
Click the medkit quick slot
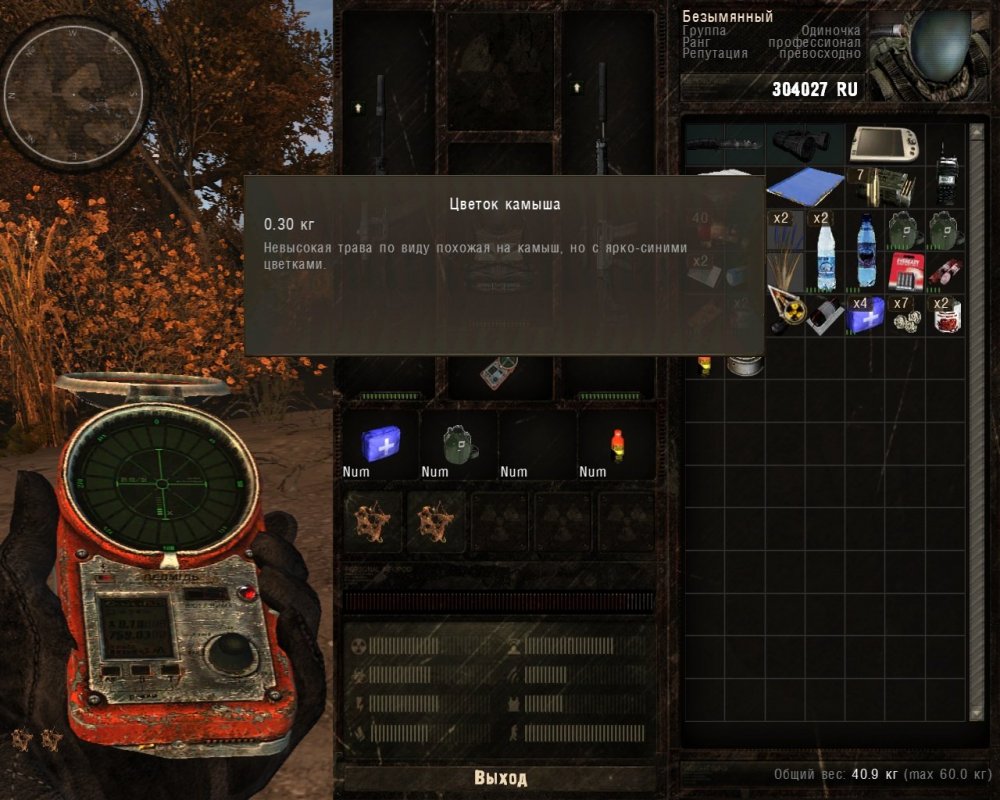[x=381, y=441]
